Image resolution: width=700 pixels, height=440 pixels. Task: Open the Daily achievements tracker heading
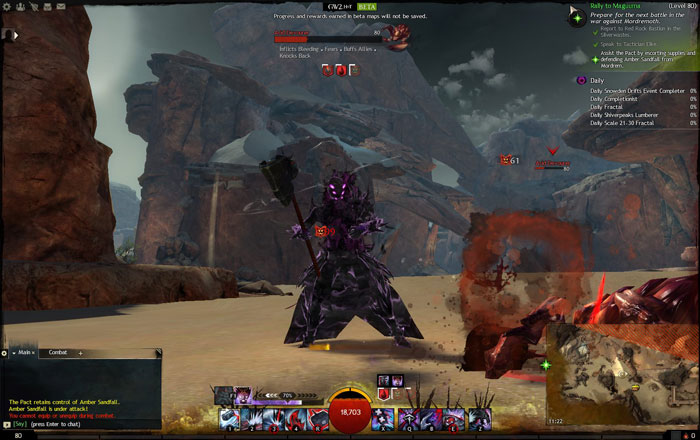tap(597, 80)
